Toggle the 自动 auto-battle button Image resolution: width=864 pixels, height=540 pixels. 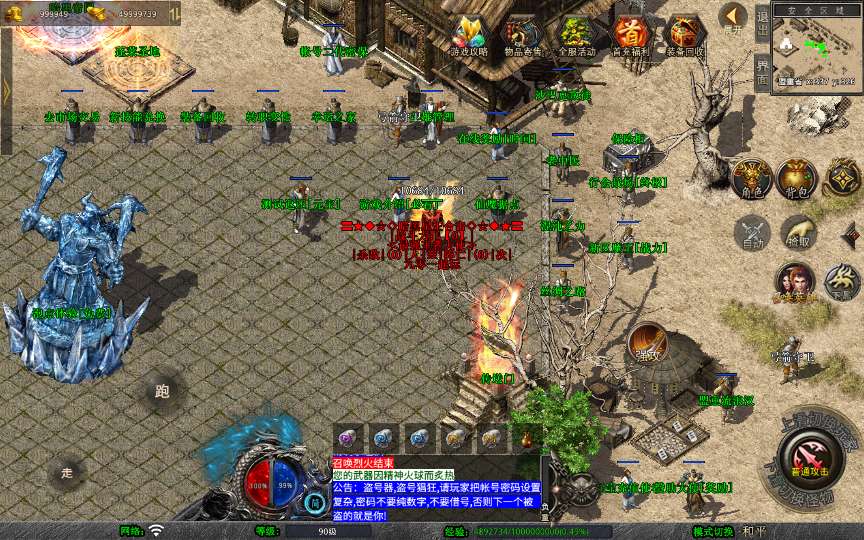click(x=751, y=233)
